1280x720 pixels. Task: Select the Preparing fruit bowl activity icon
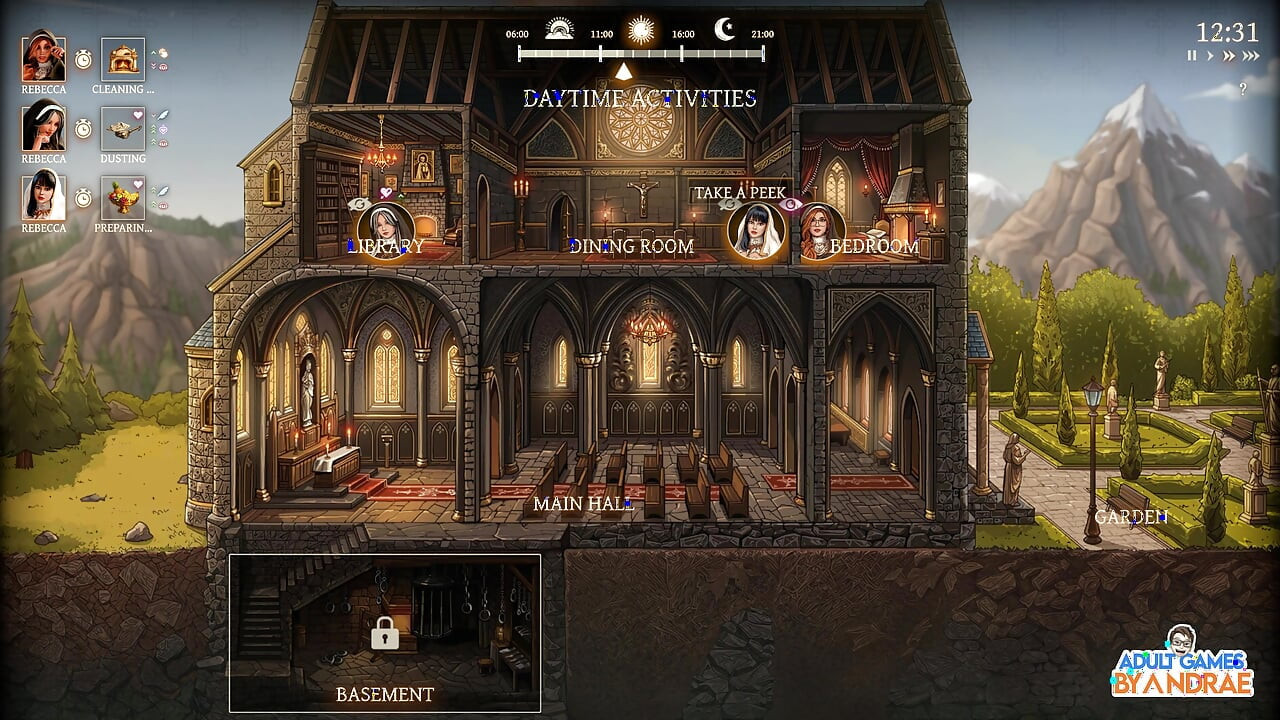pos(122,200)
